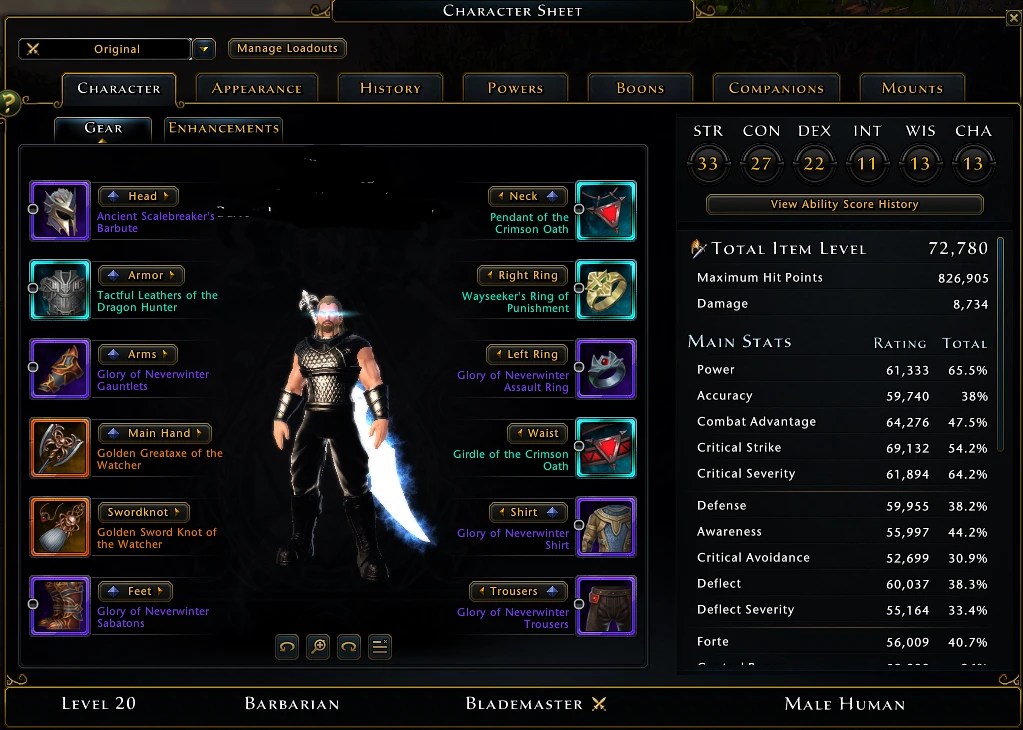Click View Ability Score History

[x=844, y=204]
